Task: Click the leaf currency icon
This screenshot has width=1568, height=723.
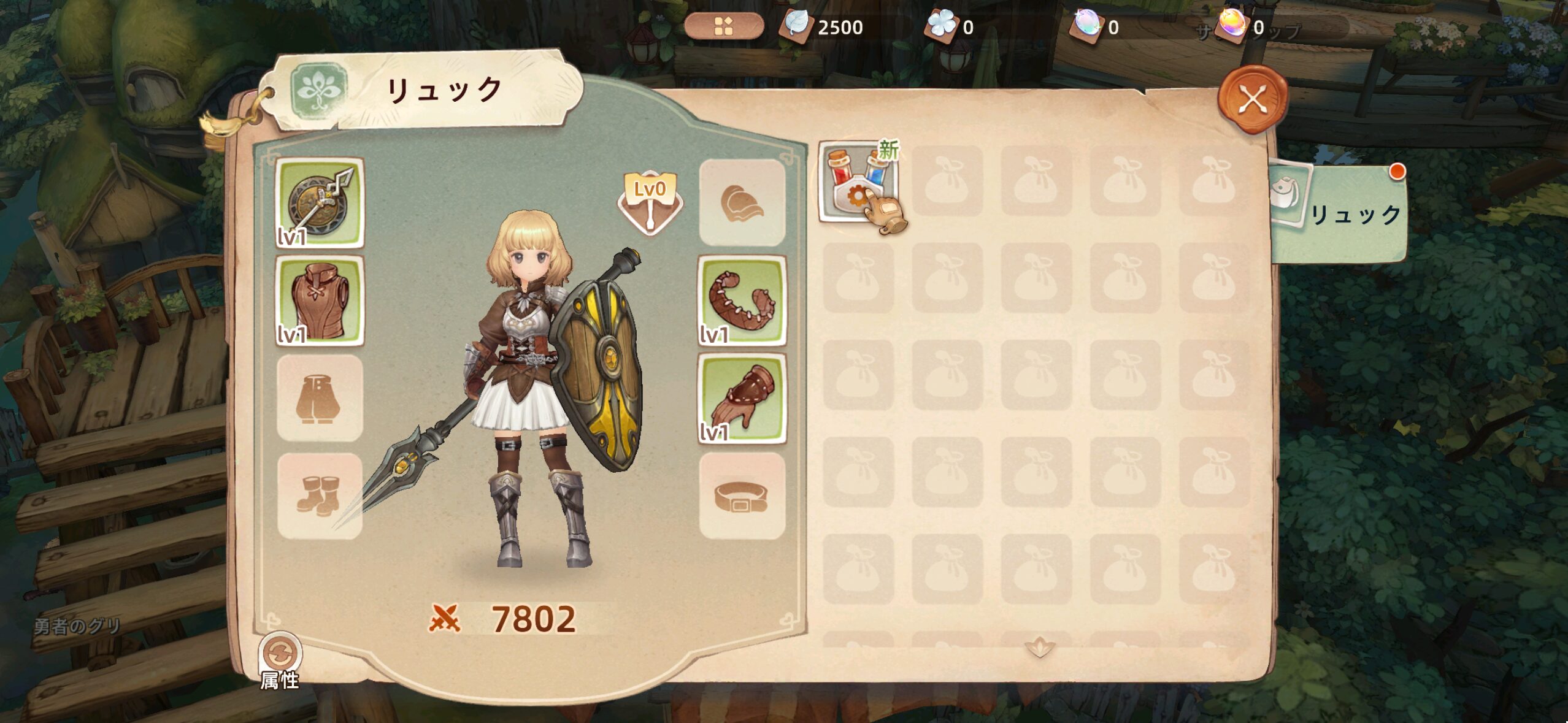Action: point(796,27)
